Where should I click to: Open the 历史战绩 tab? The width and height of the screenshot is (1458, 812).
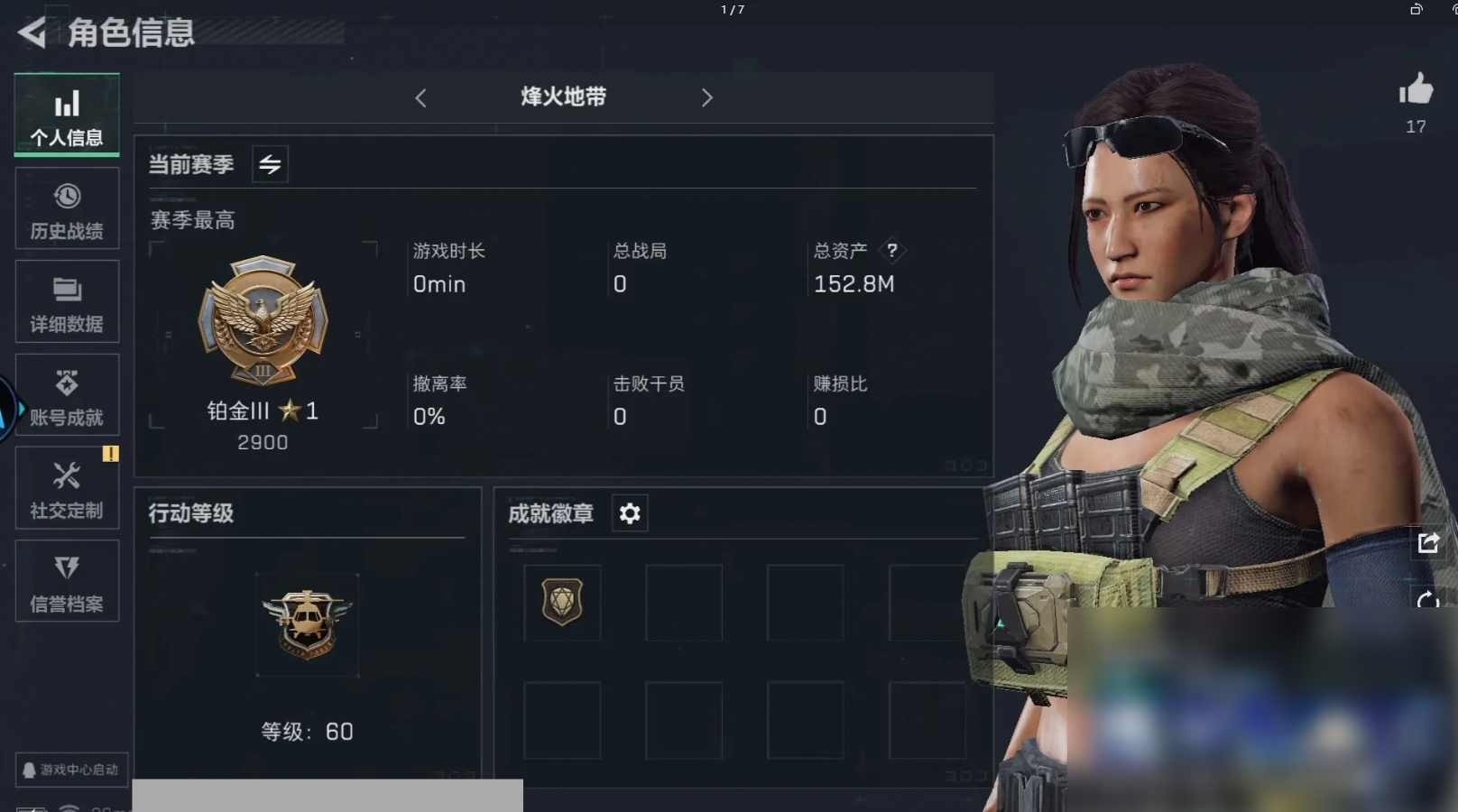67,209
